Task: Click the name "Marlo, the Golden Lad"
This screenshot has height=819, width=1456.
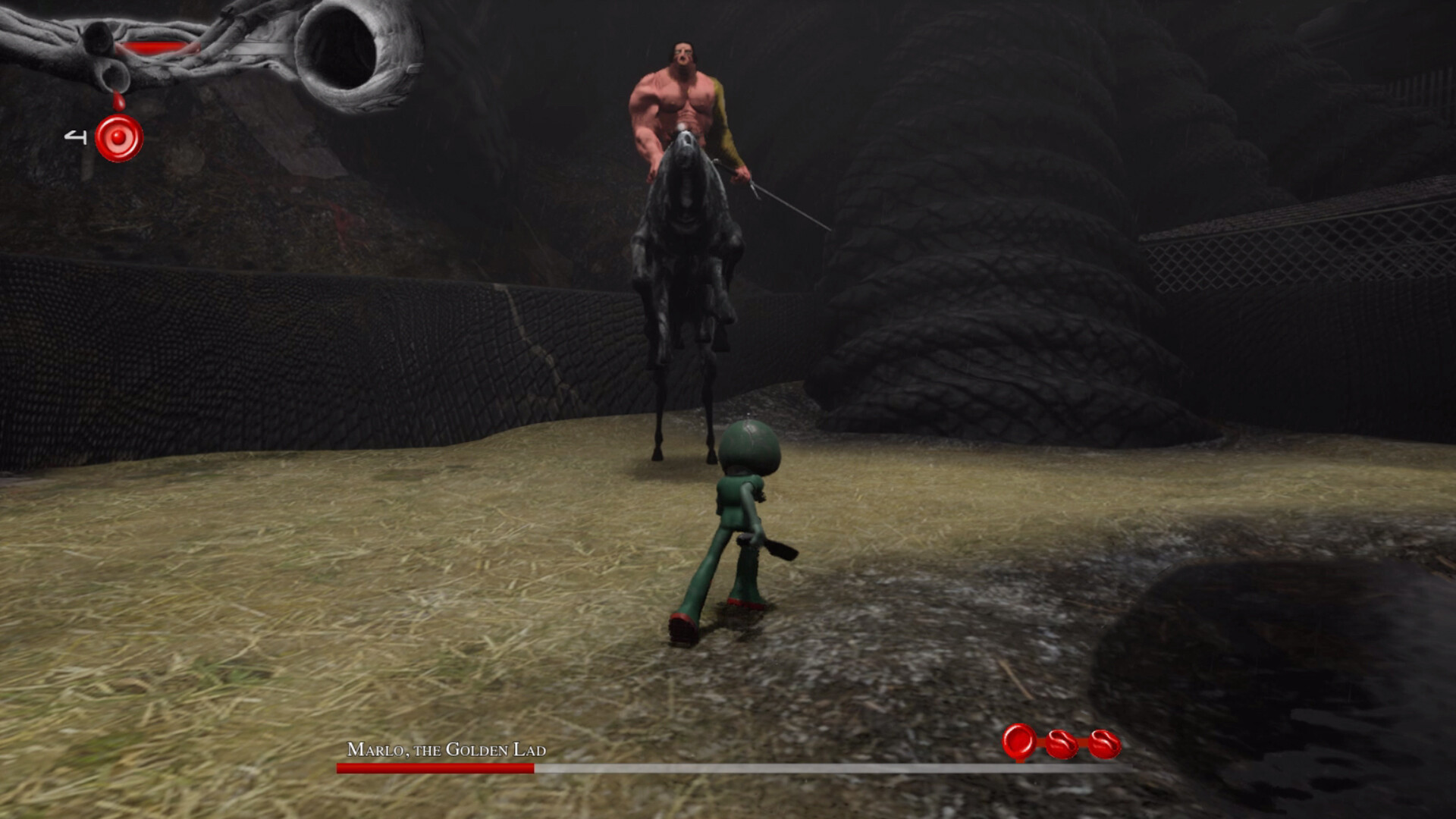Action: tap(447, 750)
